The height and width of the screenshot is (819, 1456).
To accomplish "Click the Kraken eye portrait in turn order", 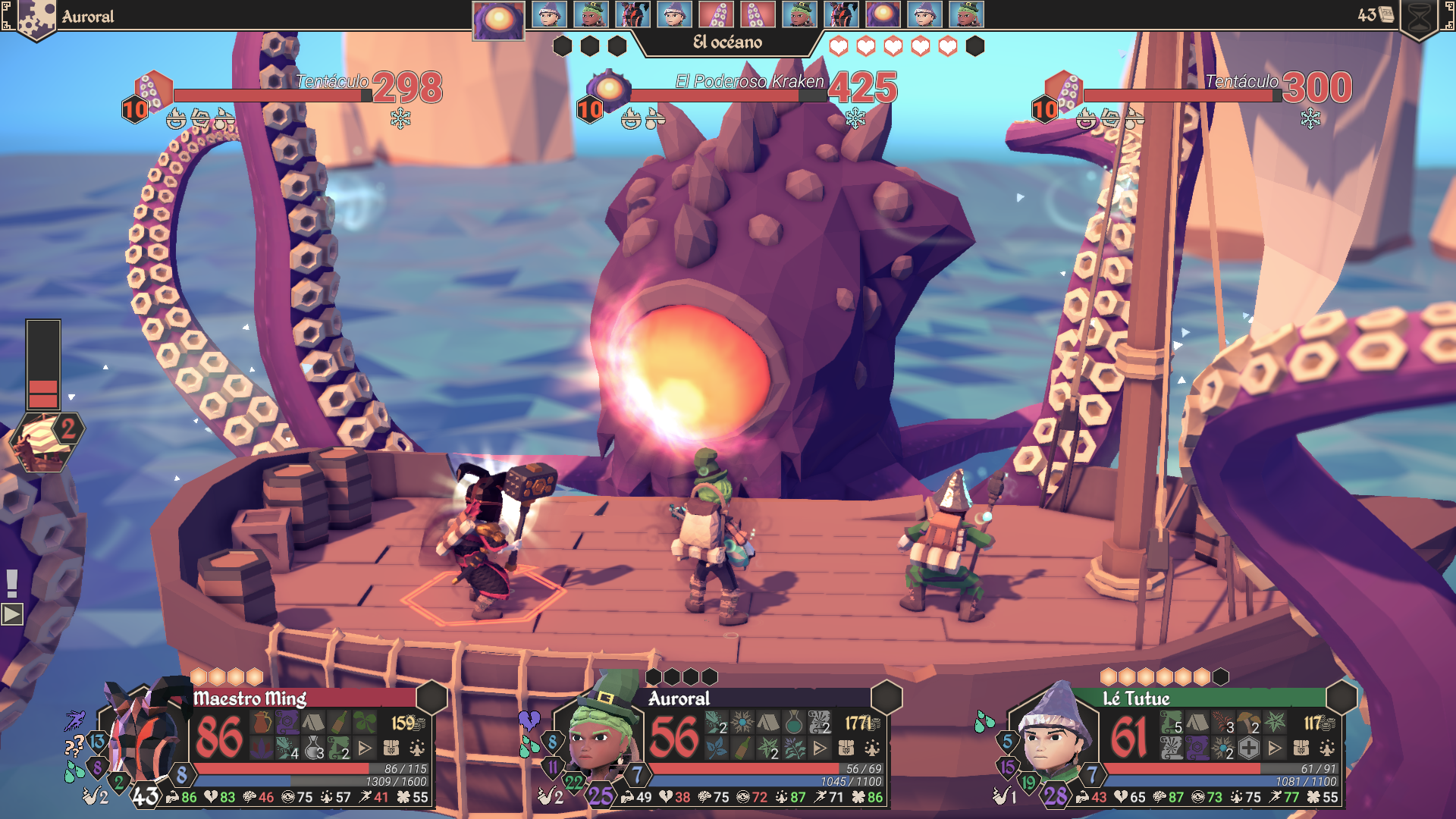I will (x=498, y=18).
